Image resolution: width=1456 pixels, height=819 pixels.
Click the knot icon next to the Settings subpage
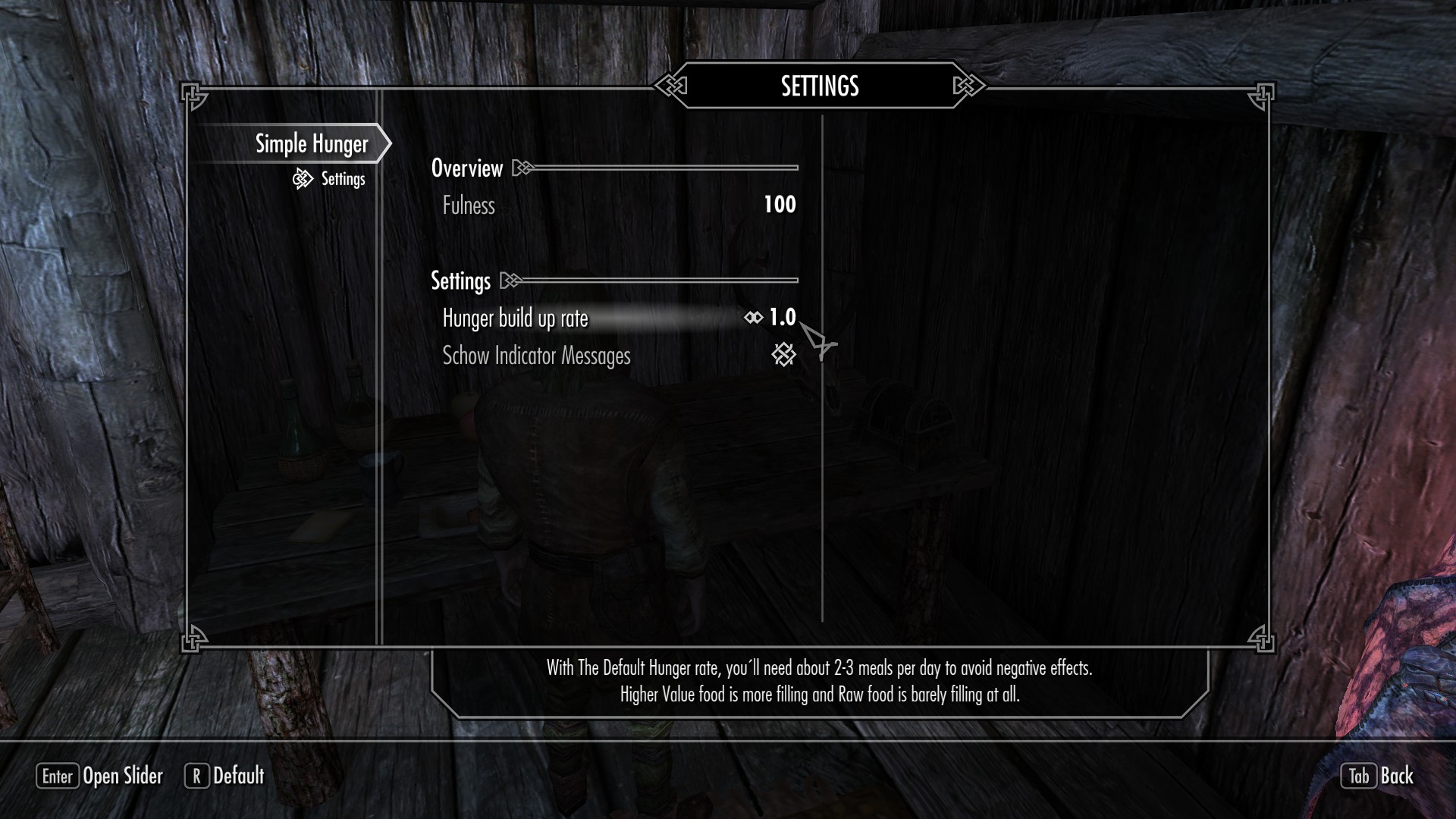coord(302,179)
